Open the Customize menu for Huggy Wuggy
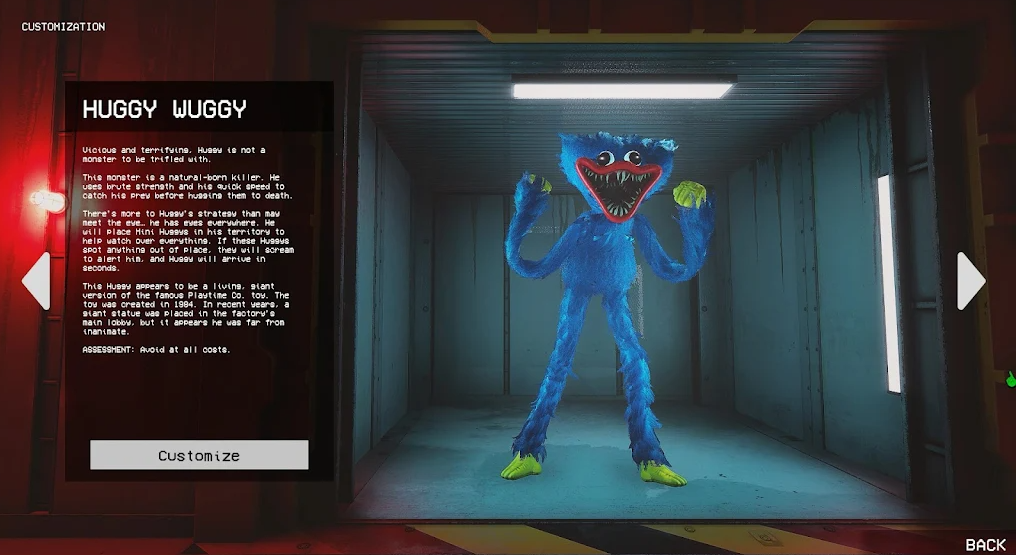Viewport: 1016px width, 555px height. [199, 455]
